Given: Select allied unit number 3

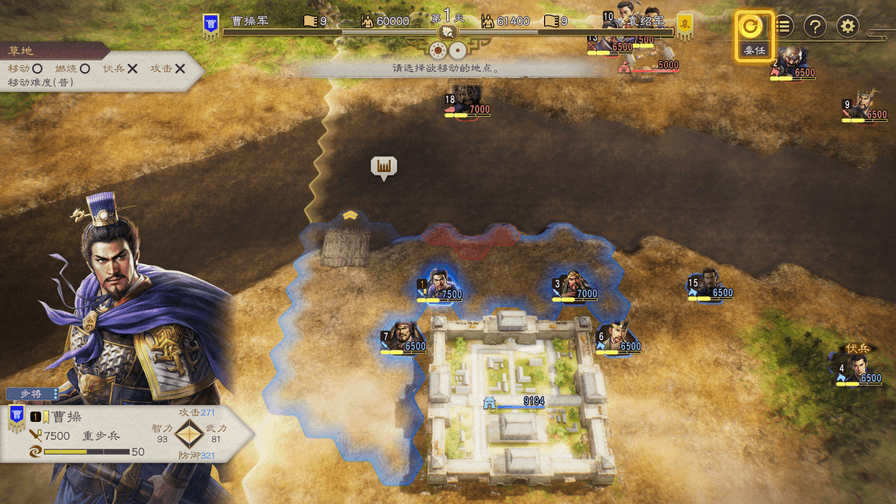Looking at the screenshot, I should coord(573,285).
